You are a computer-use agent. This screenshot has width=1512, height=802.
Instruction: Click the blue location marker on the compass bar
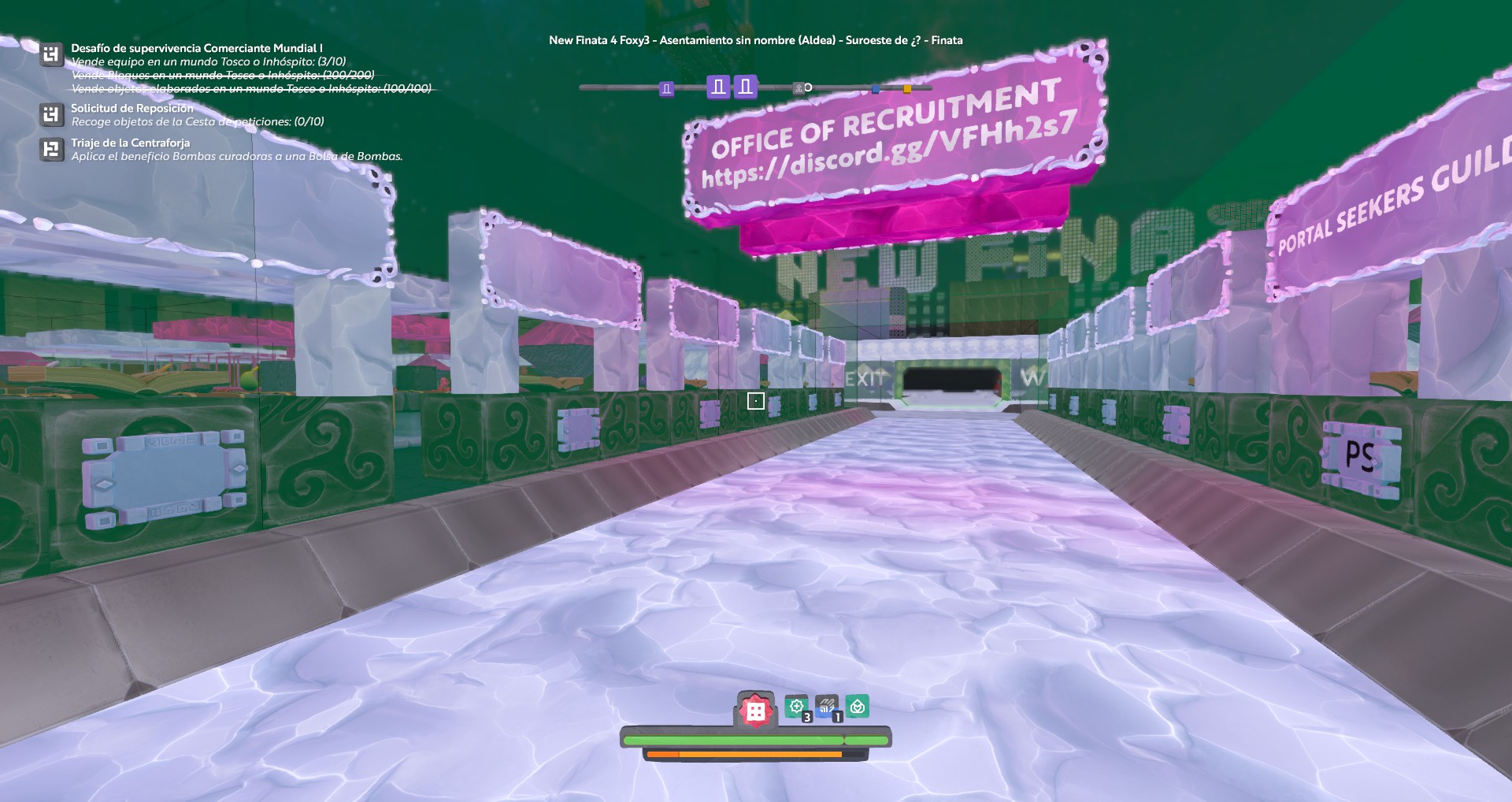[x=875, y=88]
